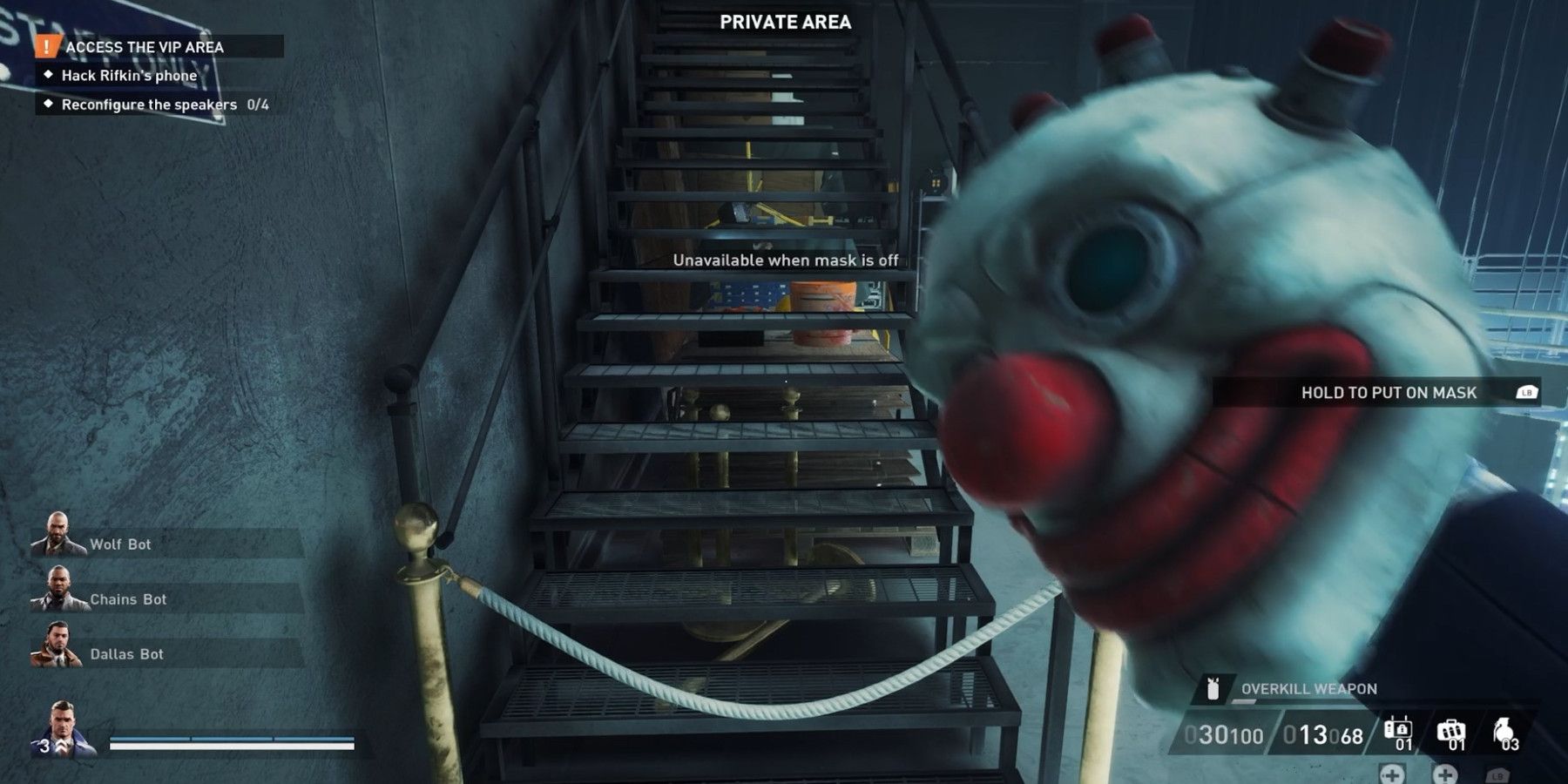
Task: Toggle the Reconfigure the speakers objective
Action: coord(148,104)
